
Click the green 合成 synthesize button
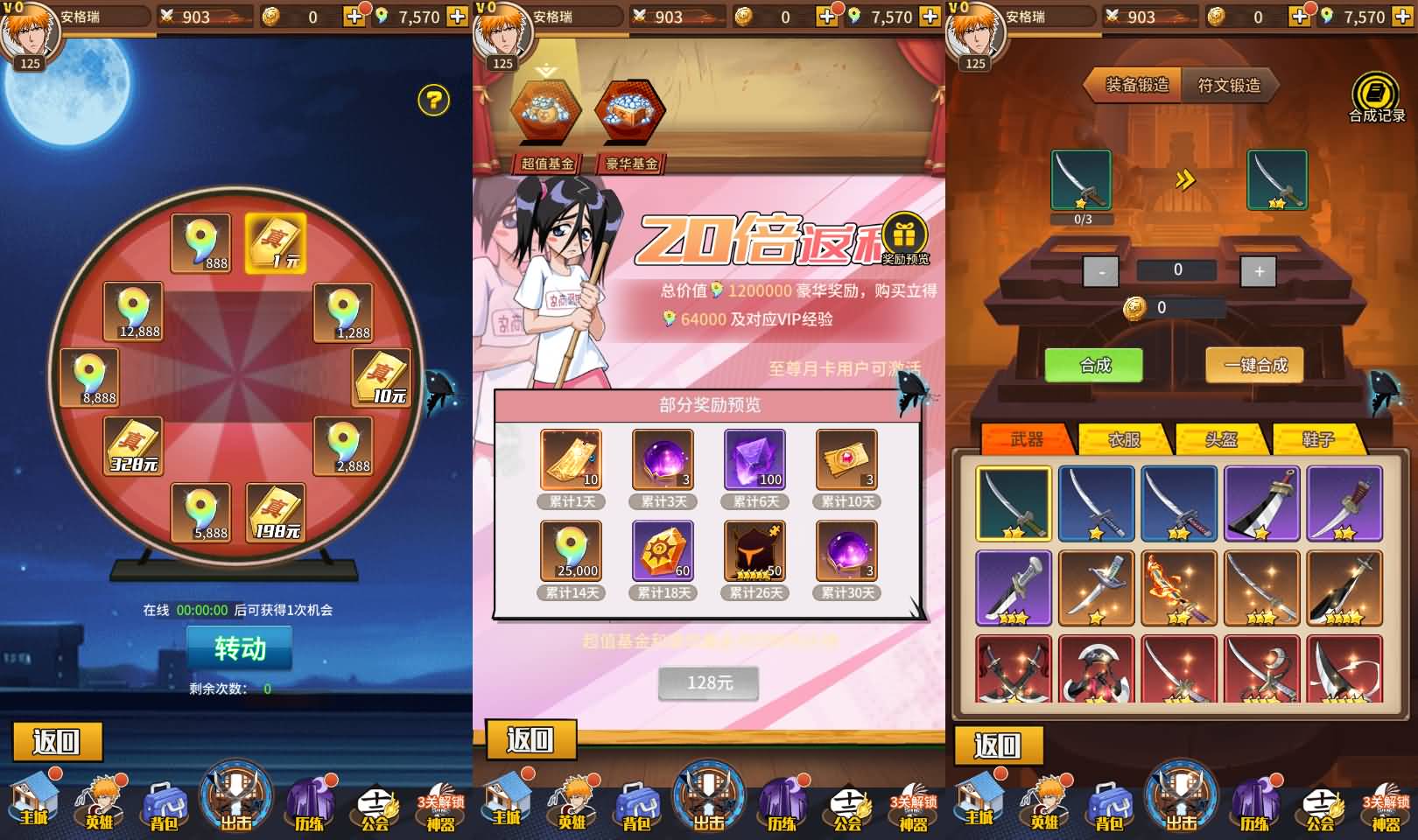point(1096,366)
